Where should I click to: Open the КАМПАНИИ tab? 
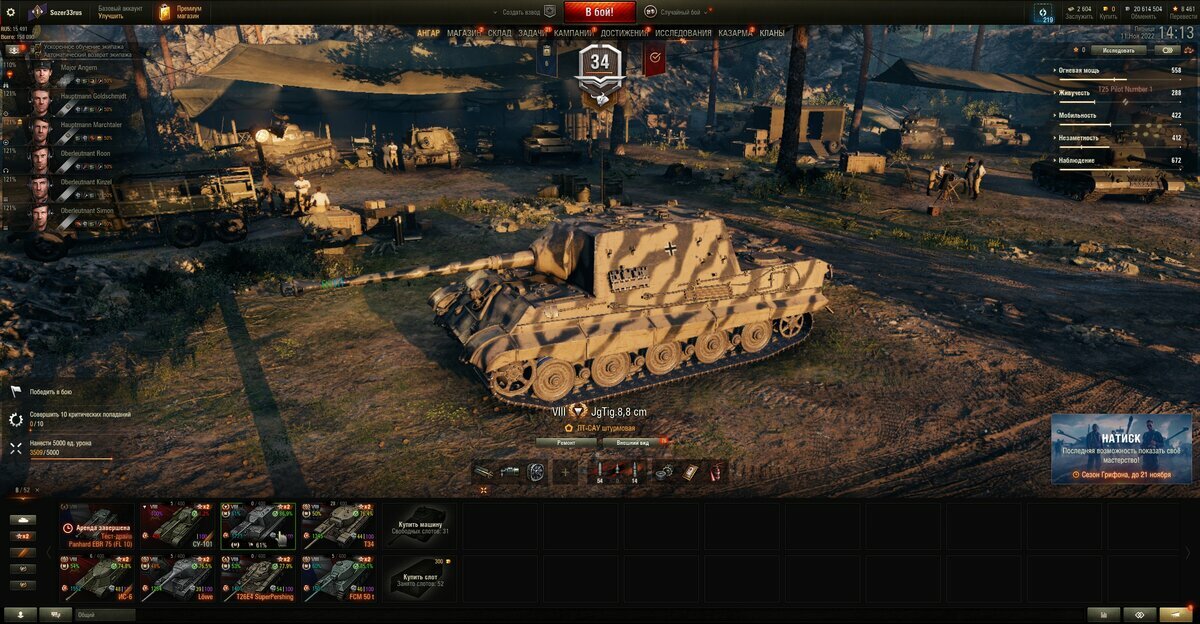[573, 33]
